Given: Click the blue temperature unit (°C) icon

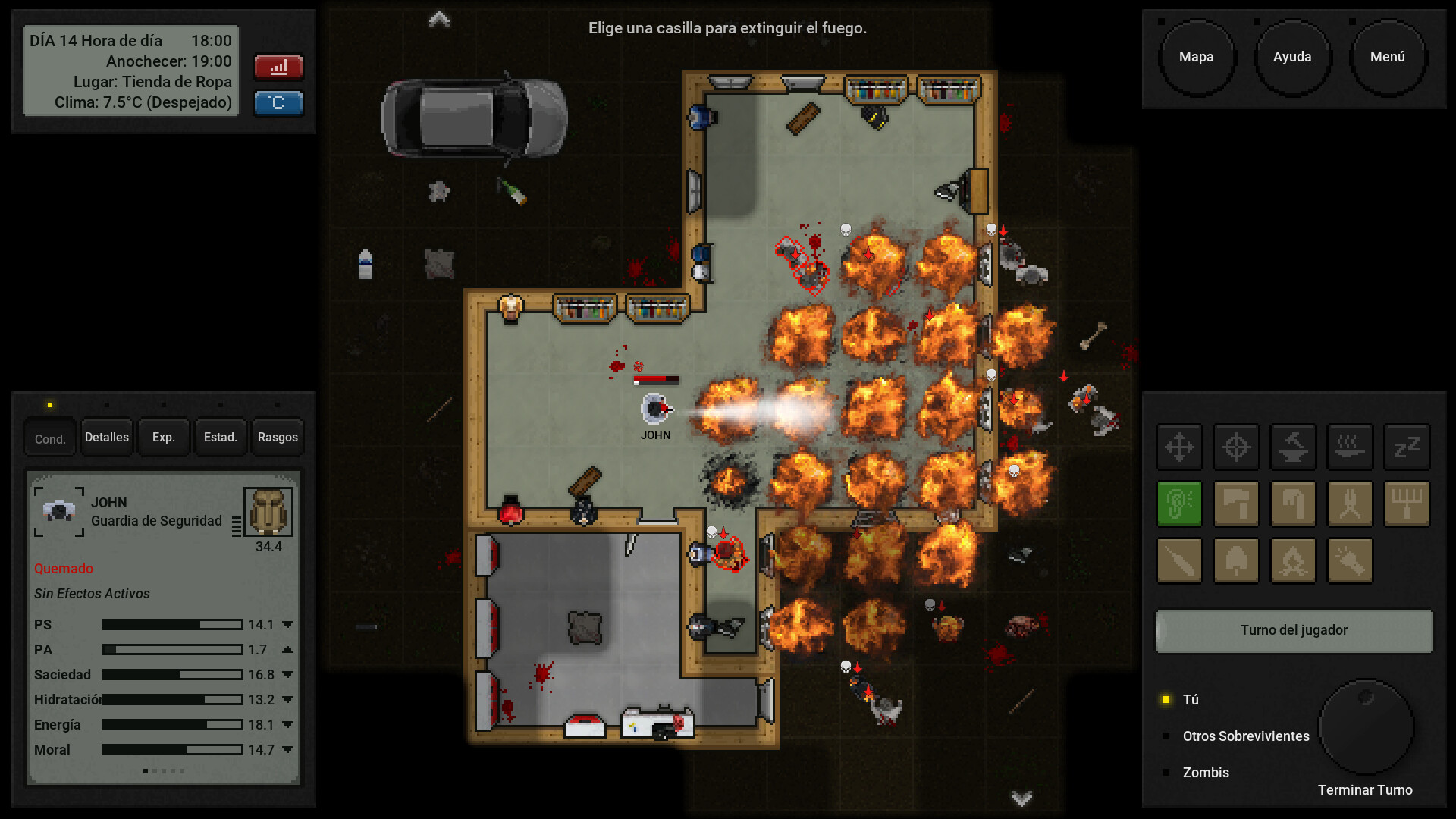Looking at the screenshot, I should (x=278, y=103).
